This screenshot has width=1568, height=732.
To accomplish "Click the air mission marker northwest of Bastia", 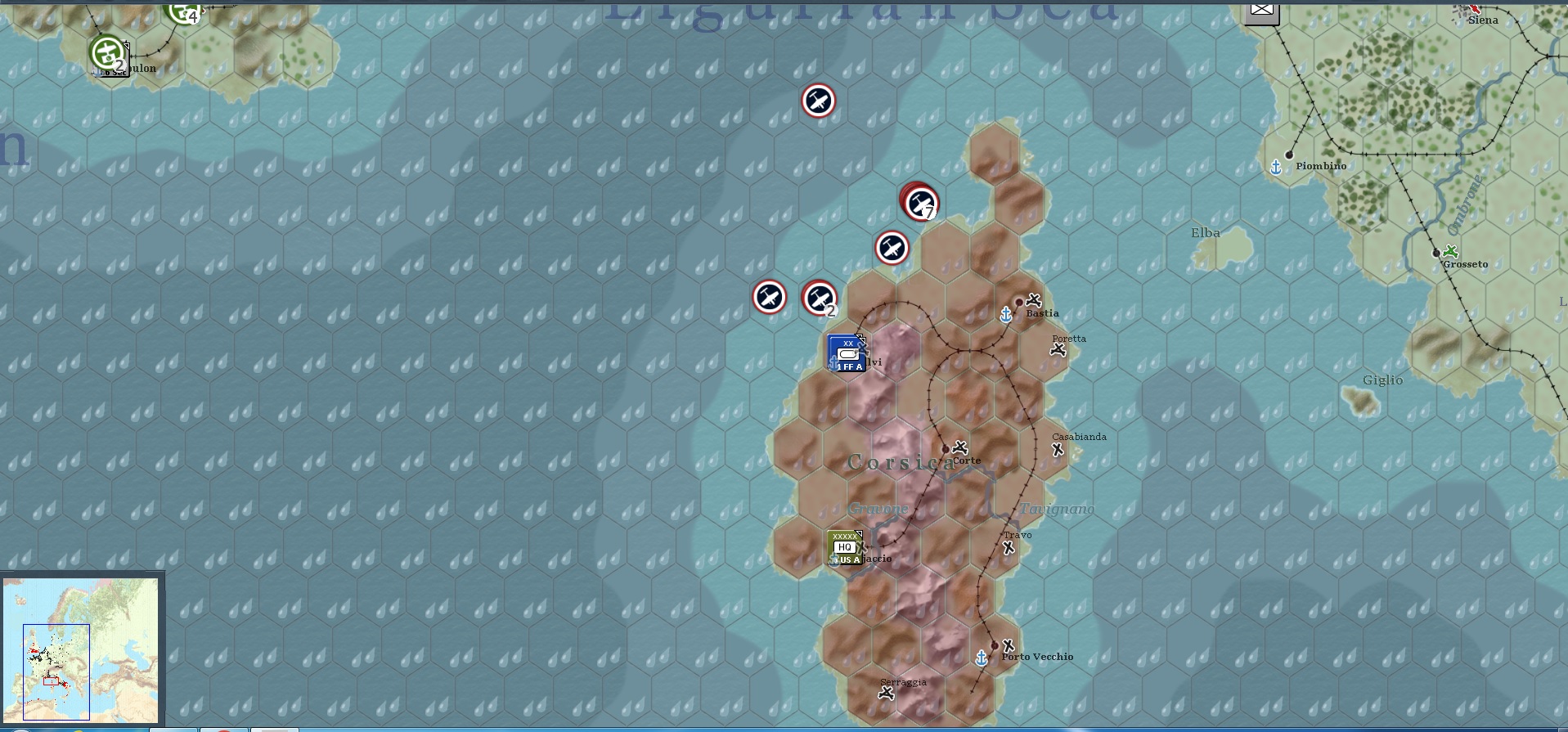I will point(892,248).
